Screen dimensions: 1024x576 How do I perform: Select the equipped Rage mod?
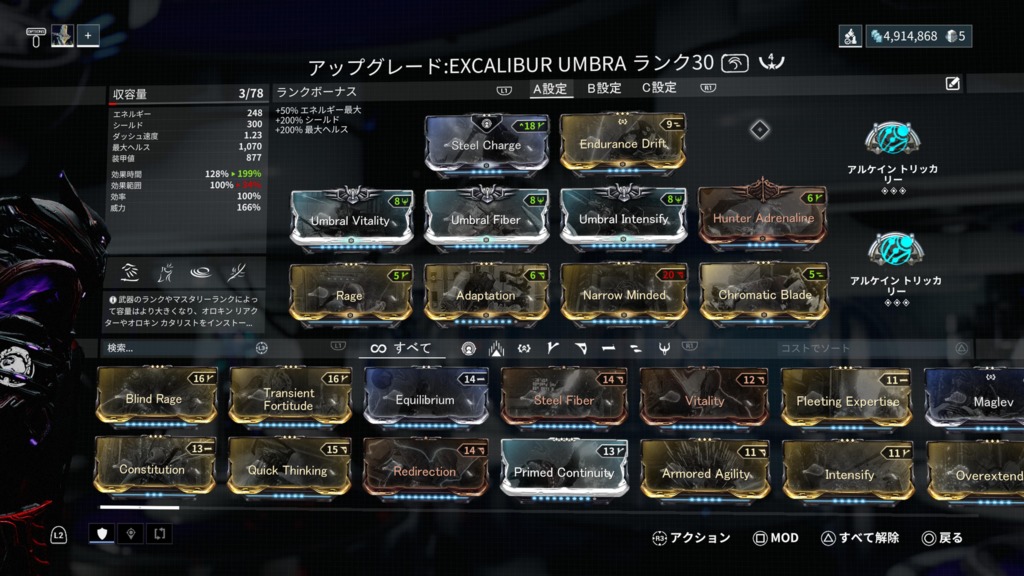(x=350, y=295)
